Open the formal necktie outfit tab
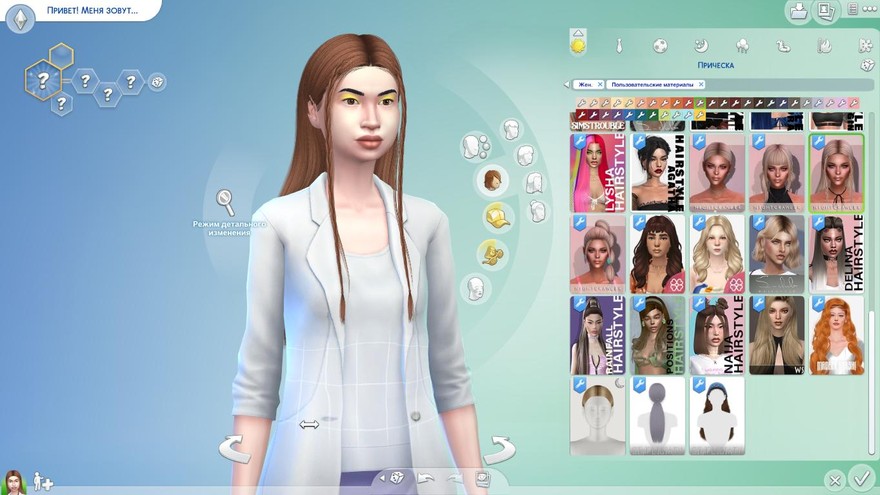The image size is (880, 495). (619, 45)
